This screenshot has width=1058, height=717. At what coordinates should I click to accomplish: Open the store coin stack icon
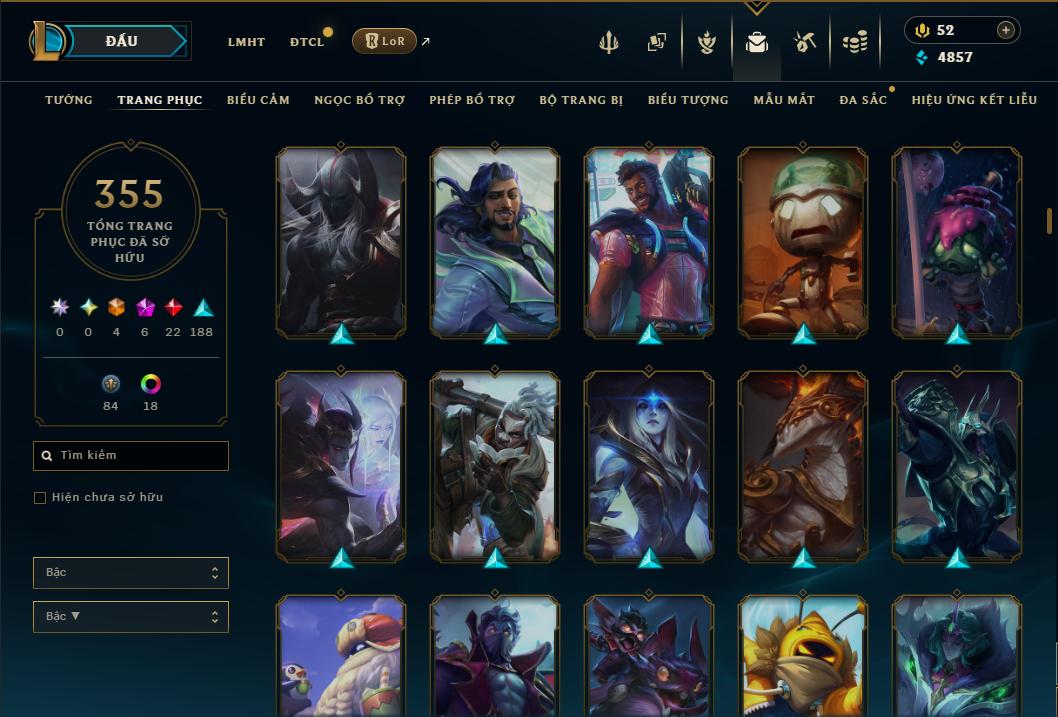tap(854, 42)
